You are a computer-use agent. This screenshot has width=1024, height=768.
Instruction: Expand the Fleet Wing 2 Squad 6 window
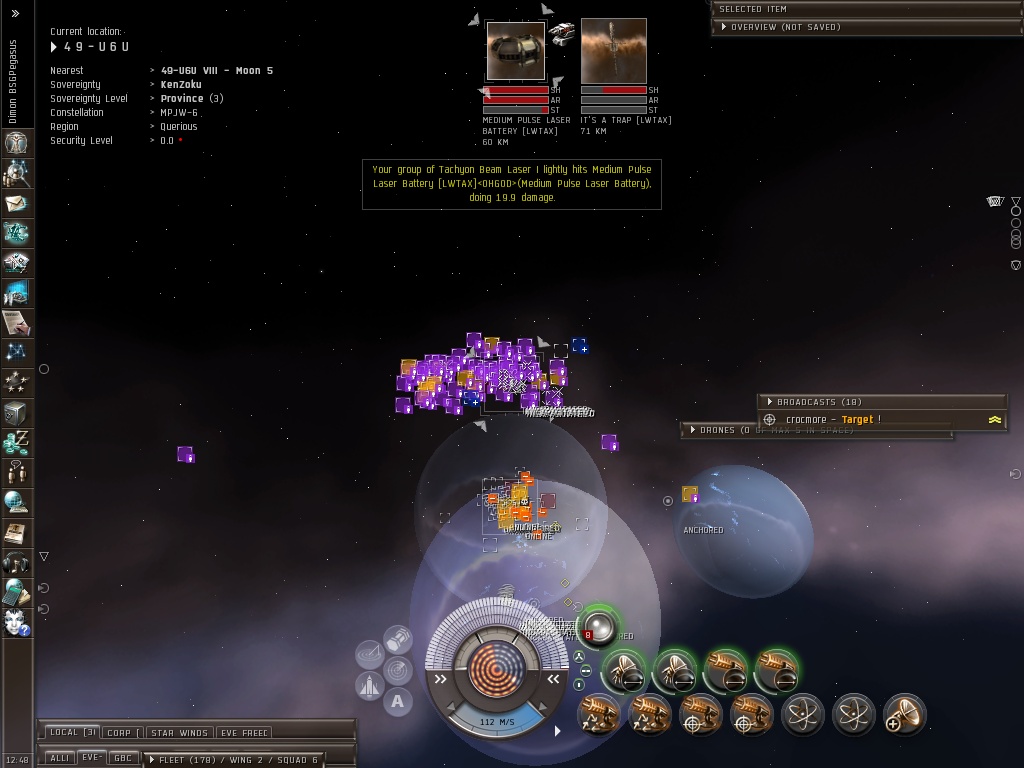[237, 760]
